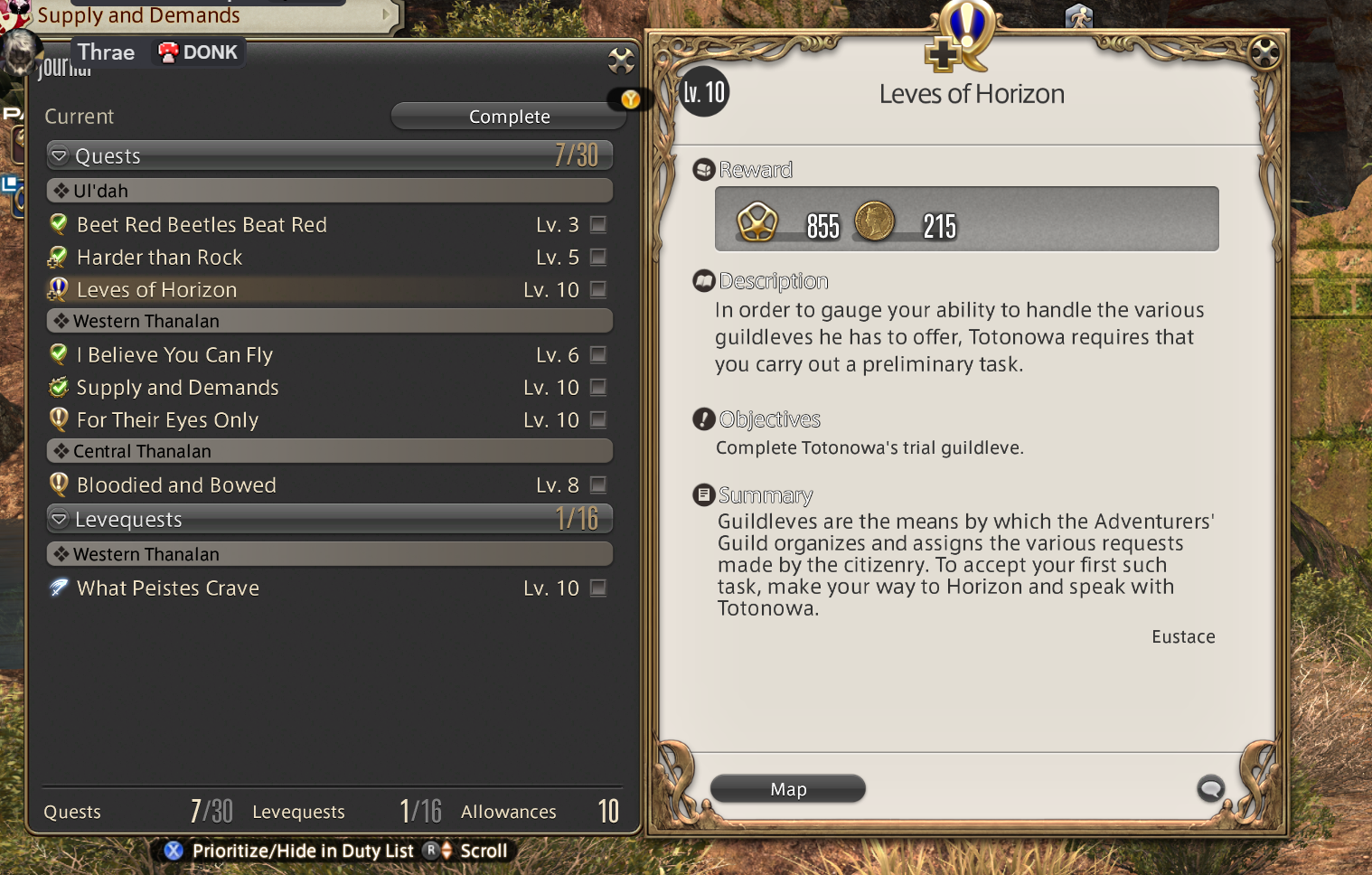Close the Journal window
The height and width of the screenshot is (875, 1372).
(x=621, y=61)
